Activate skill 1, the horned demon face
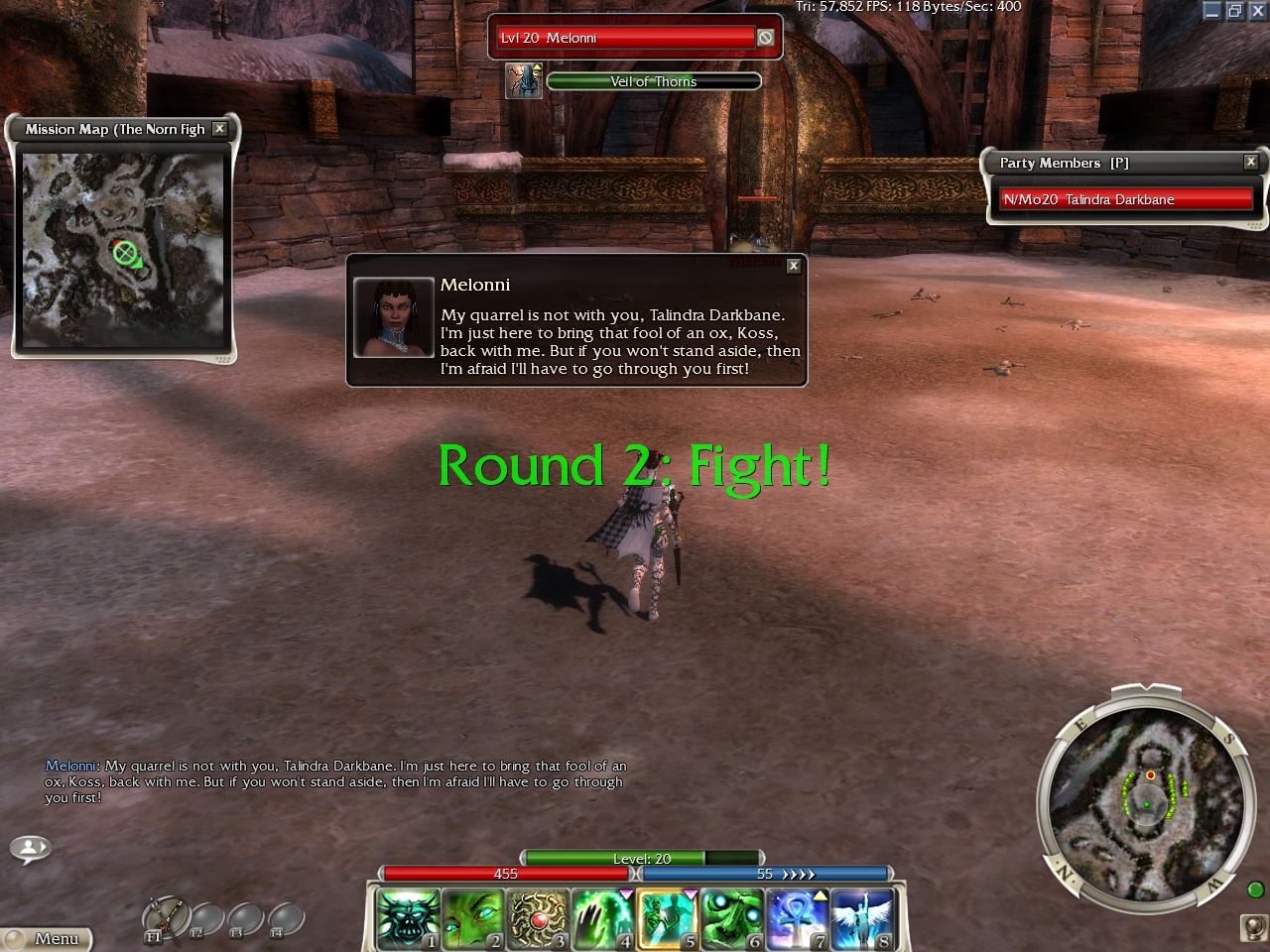The image size is (1270, 952). click(407, 917)
